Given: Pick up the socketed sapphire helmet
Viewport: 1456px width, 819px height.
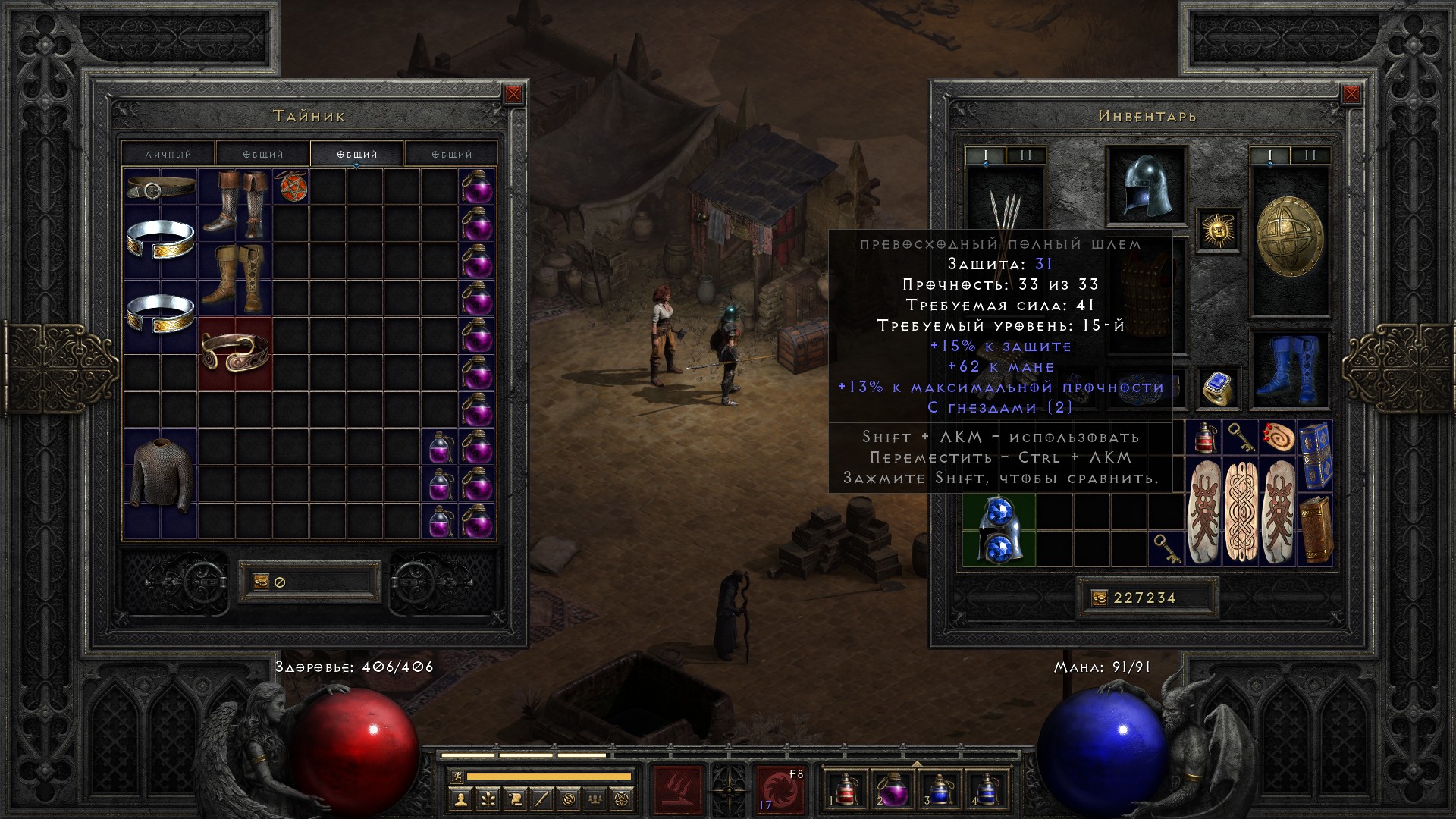Looking at the screenshot, I should coord(999,531).
